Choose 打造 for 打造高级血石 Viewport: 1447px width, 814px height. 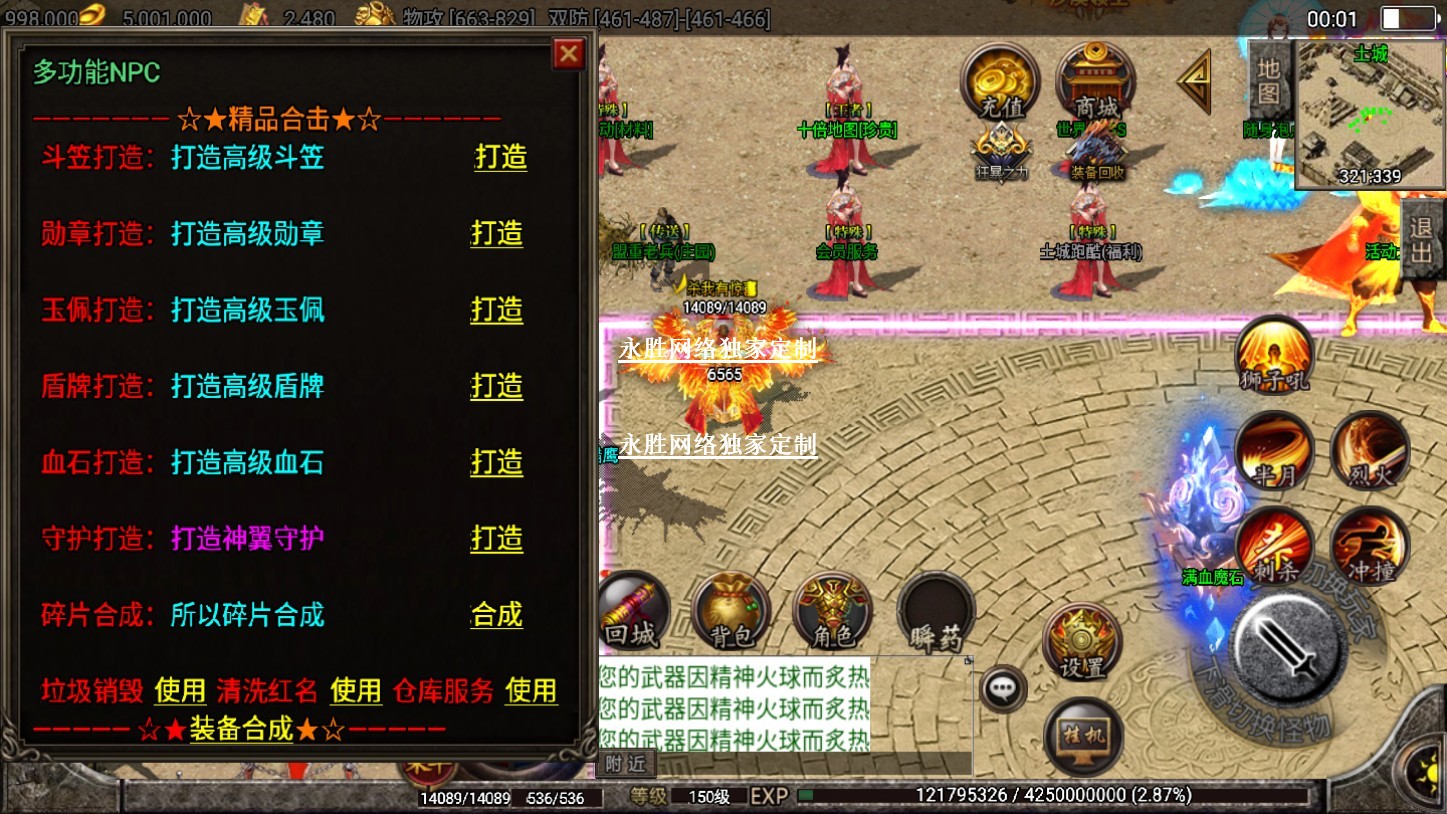click(497, 462)
